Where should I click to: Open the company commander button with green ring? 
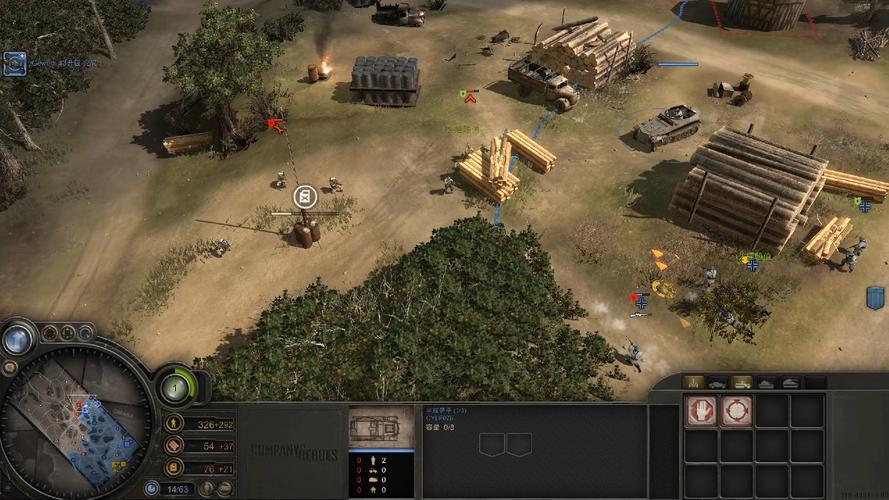[177, 386]
